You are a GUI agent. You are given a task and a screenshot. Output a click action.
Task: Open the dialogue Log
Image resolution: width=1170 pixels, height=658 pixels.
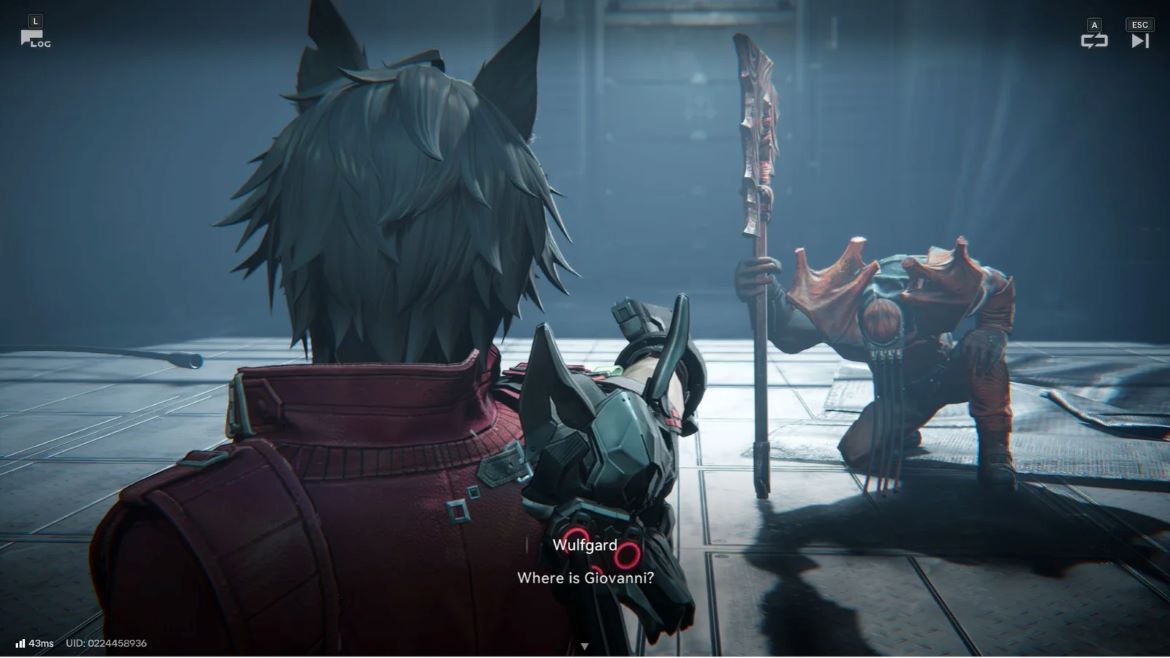pos(34,38)
